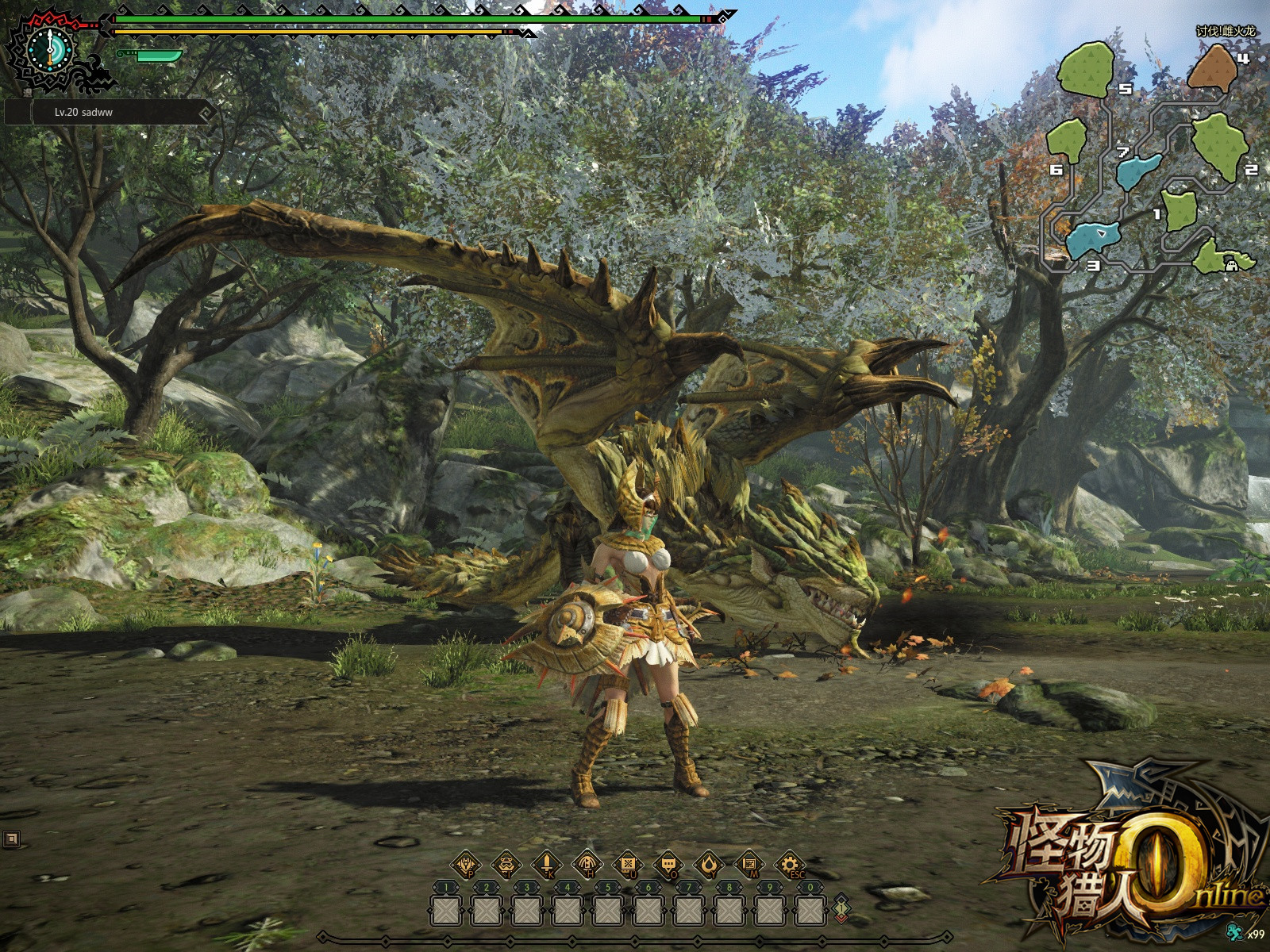Click the small square button at left edge
1270x952 pixels.
pos(11,838)
